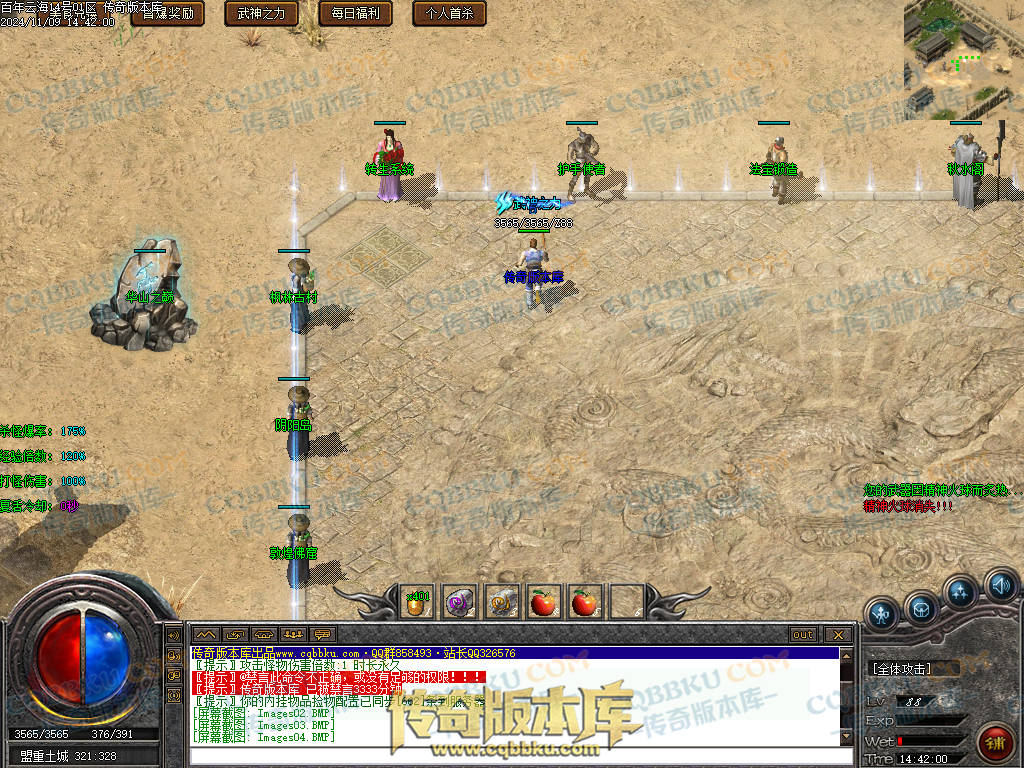Viewport: 1024px width, 768px height.
Task: Click the chat text input field
Action: coord(510,755)
